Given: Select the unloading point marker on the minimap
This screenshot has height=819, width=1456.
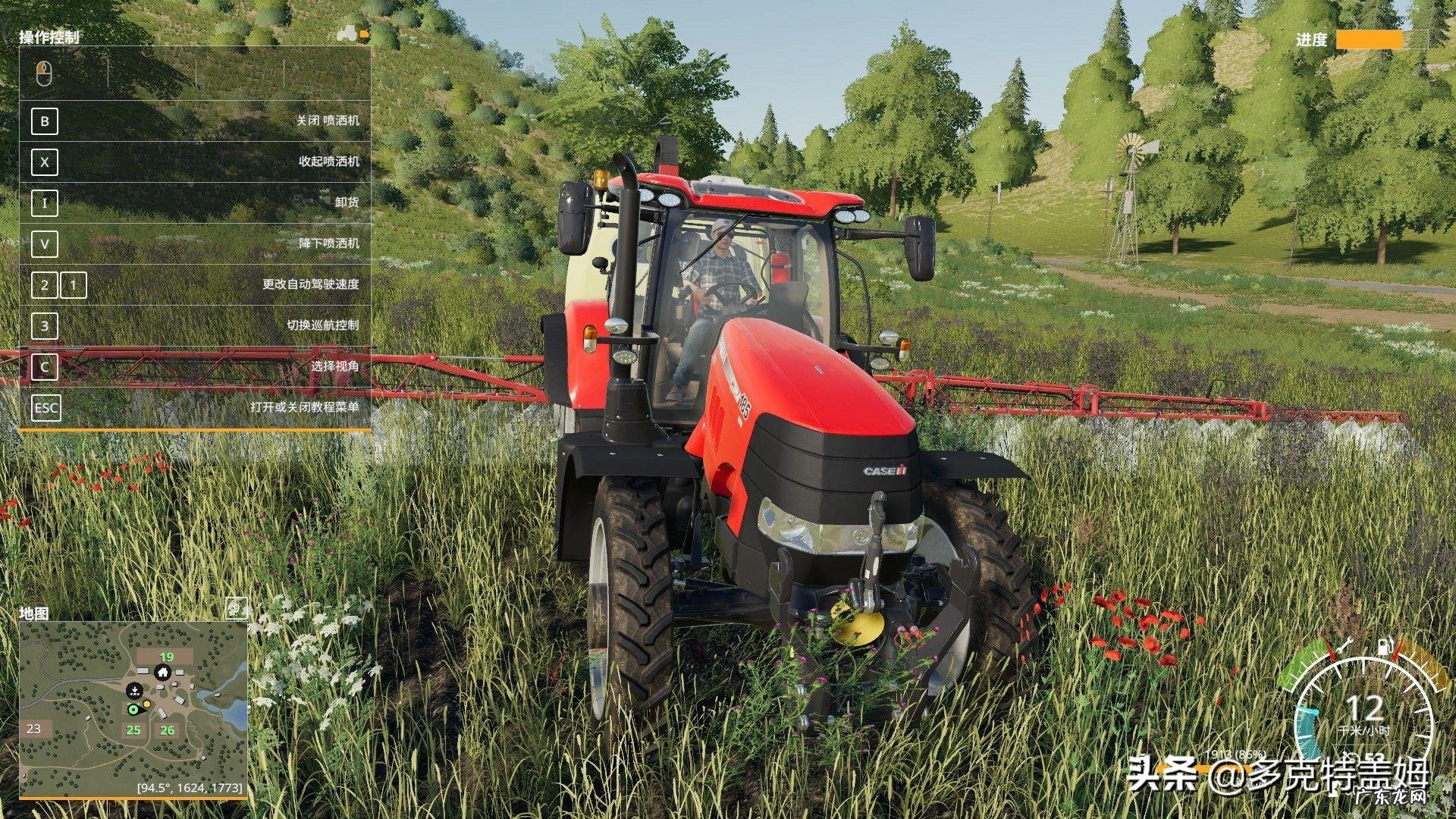Looking at the screenshot, I should pos(133,690).
